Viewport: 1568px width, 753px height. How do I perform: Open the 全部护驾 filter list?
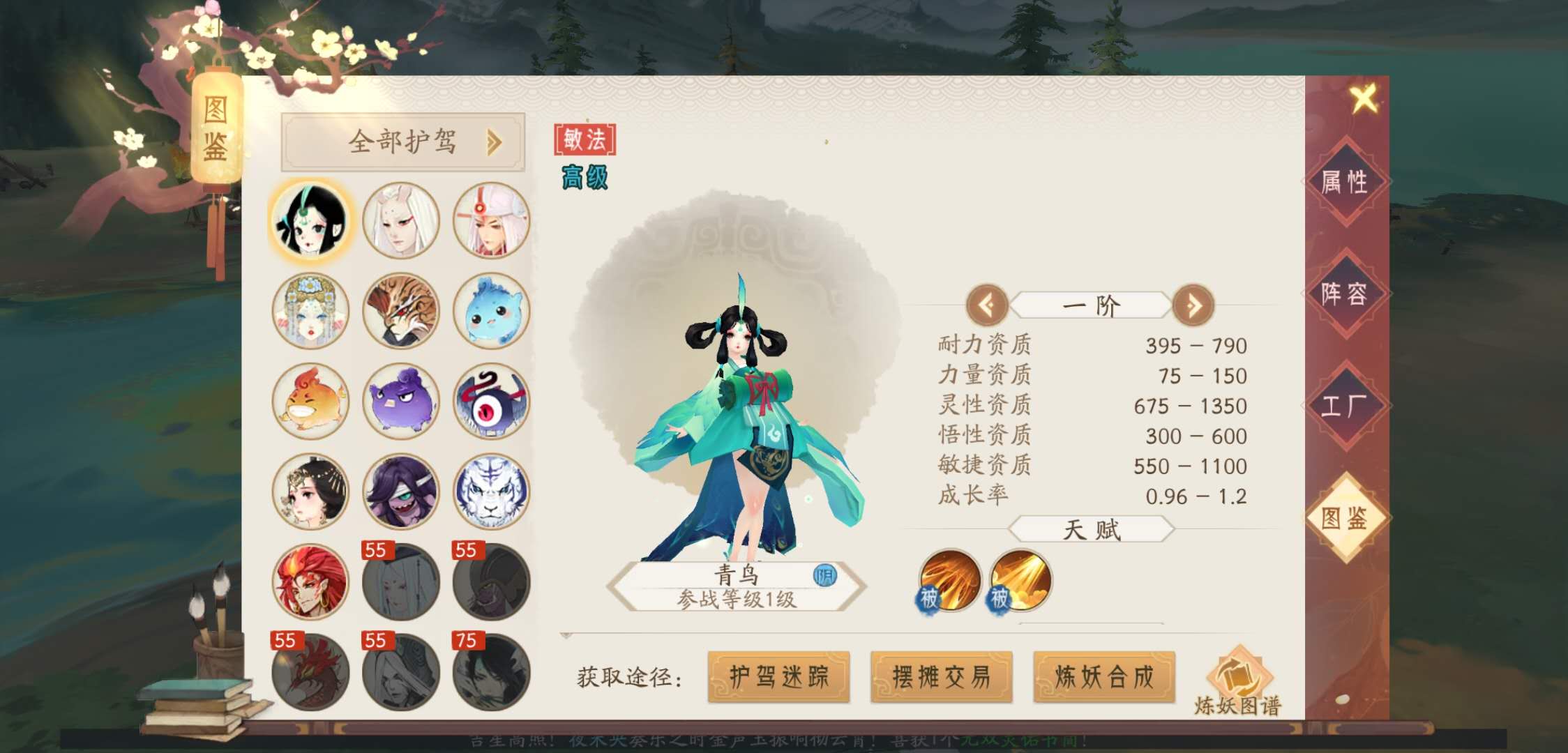[x=403, y=141]
